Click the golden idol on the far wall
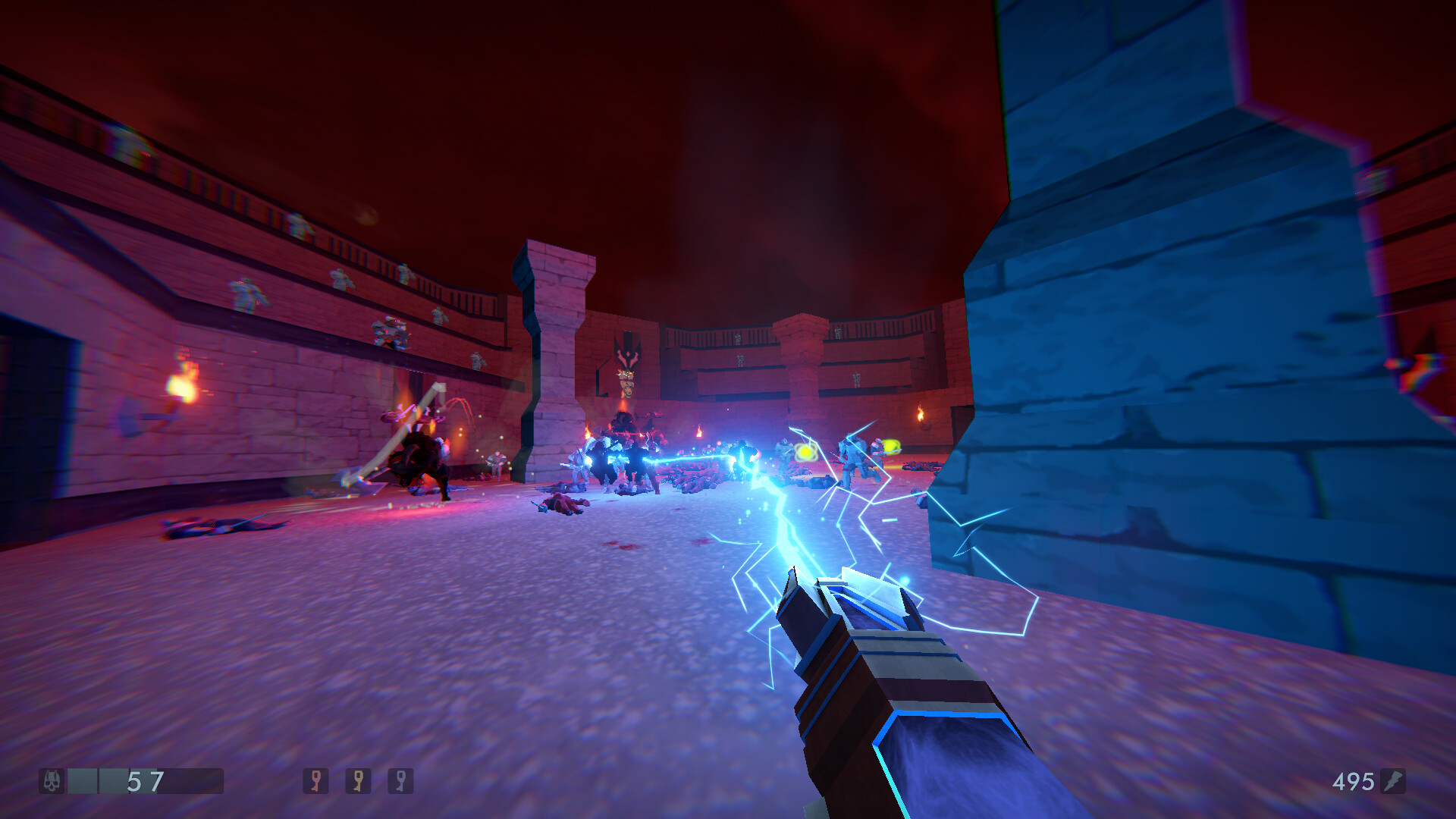Screen dimensions: 1456x819 (626, 382)
